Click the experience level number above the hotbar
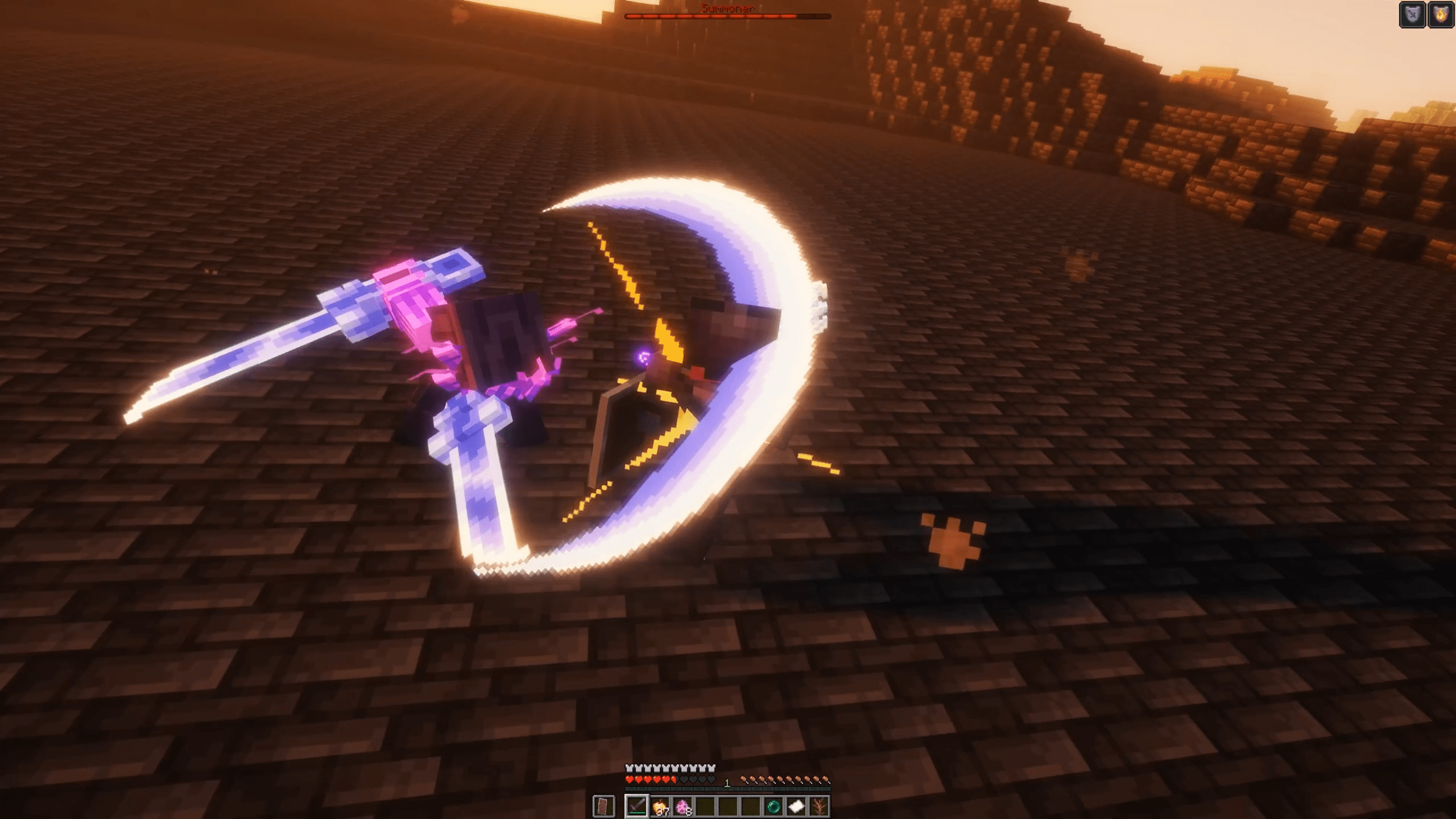Screen dimensions: 1456x819 coord(727,782)
